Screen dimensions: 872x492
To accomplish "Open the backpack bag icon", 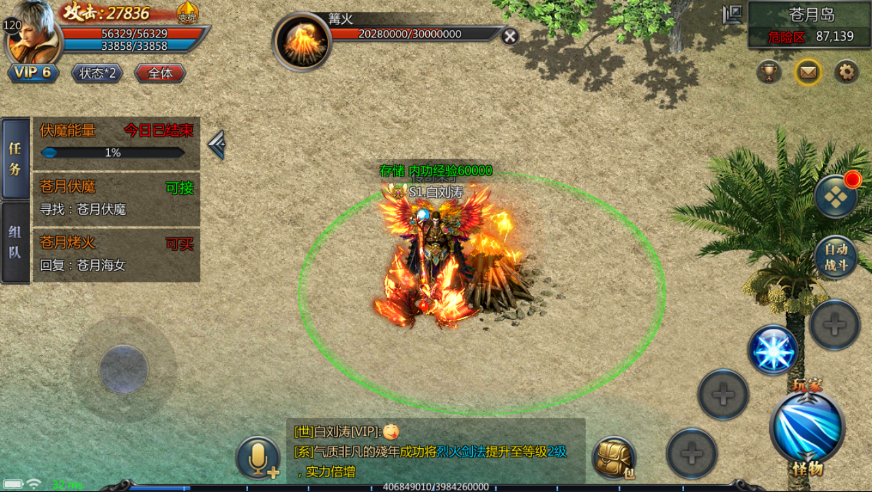I will 614,458.
